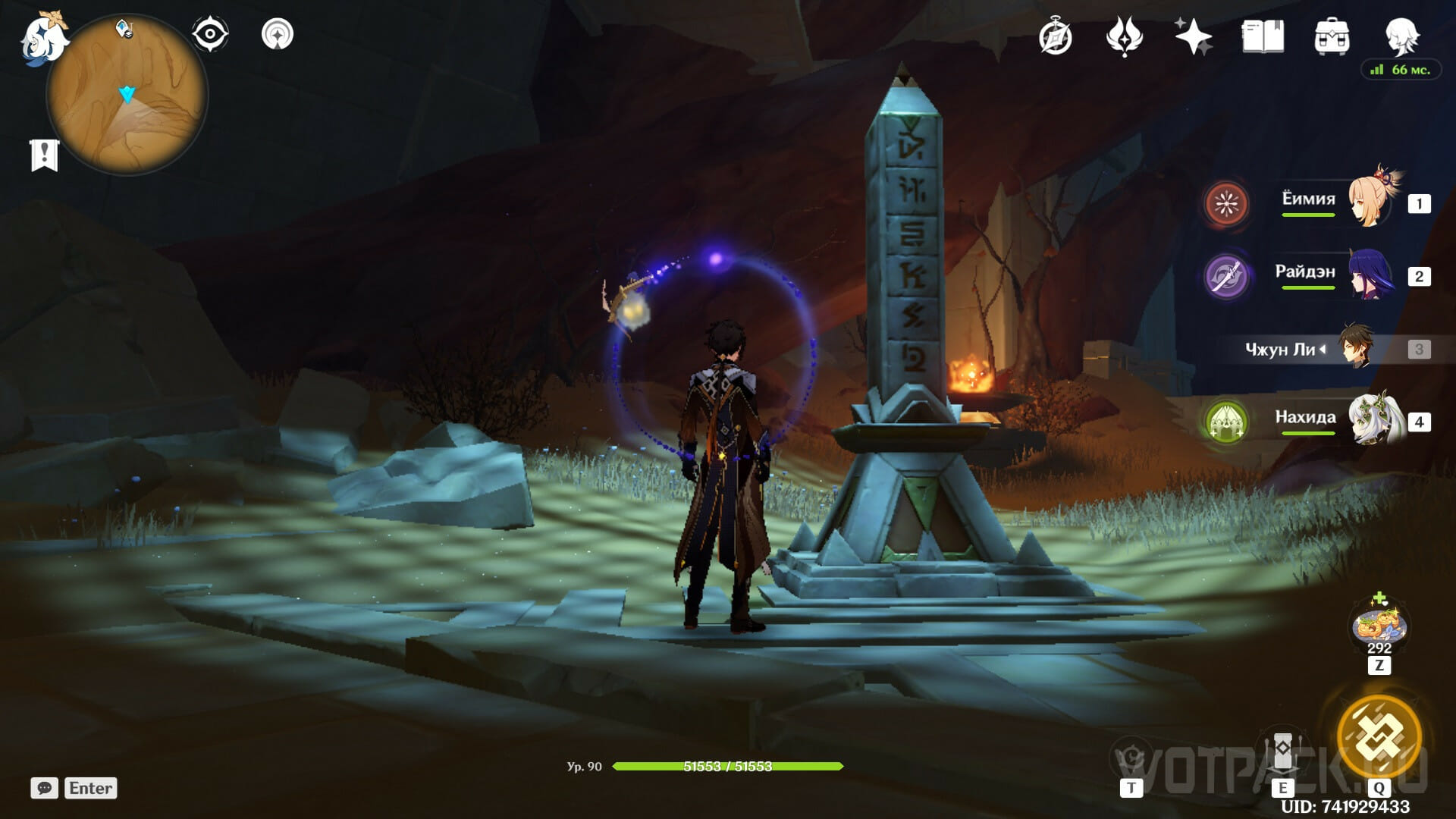Viewport: 1456px width, 819px height.
Task: Activate the golden elemental burst
Action: 1379,736
